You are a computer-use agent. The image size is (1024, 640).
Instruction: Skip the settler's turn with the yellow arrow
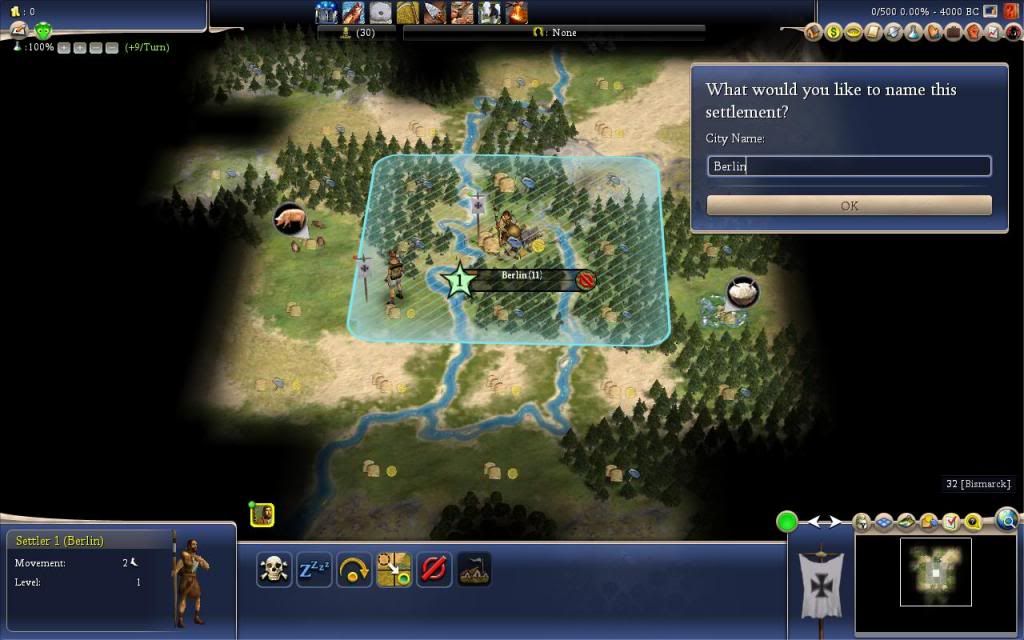tap(354, 570)
